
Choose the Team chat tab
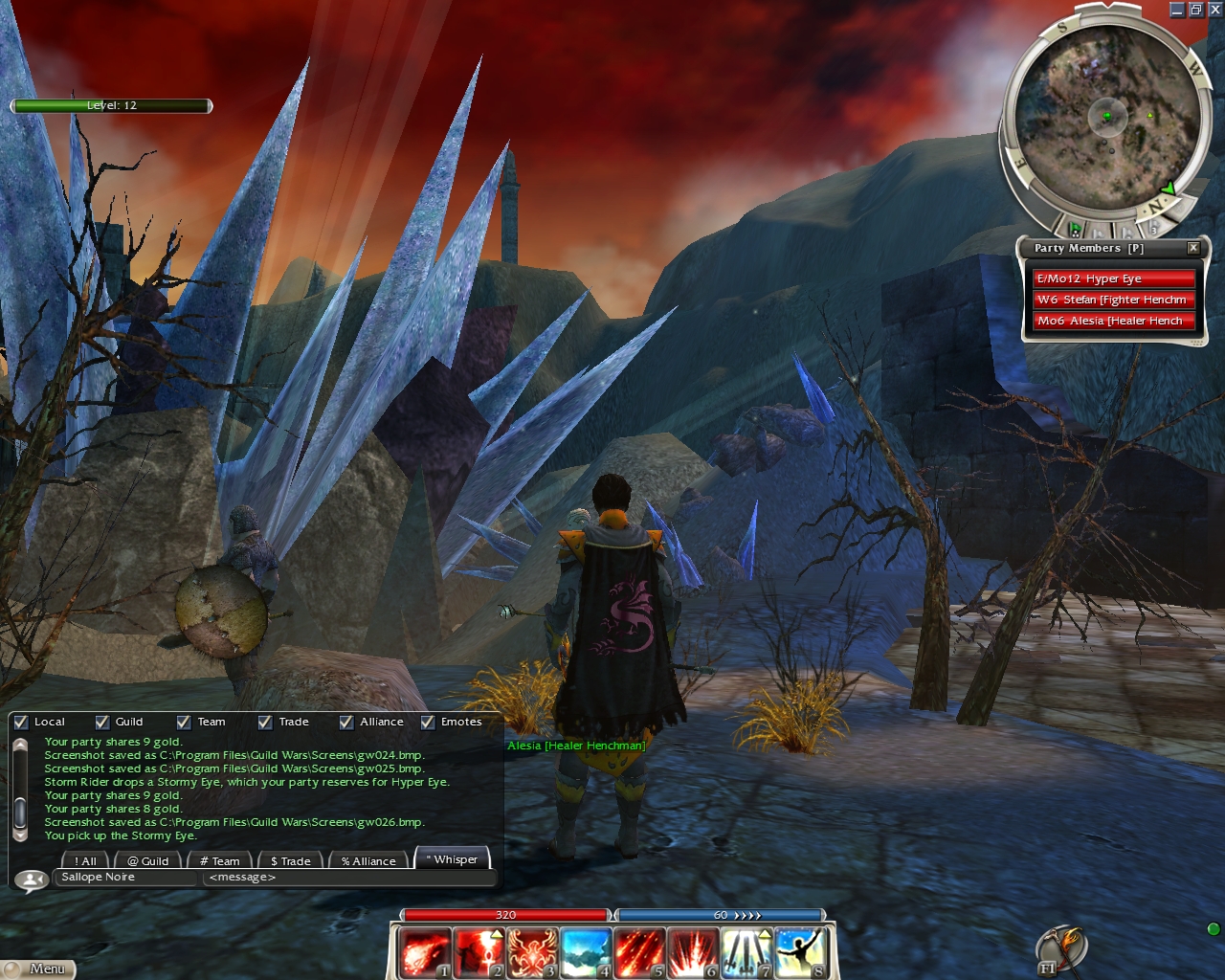pyautogui.click(x=220, y=860)
